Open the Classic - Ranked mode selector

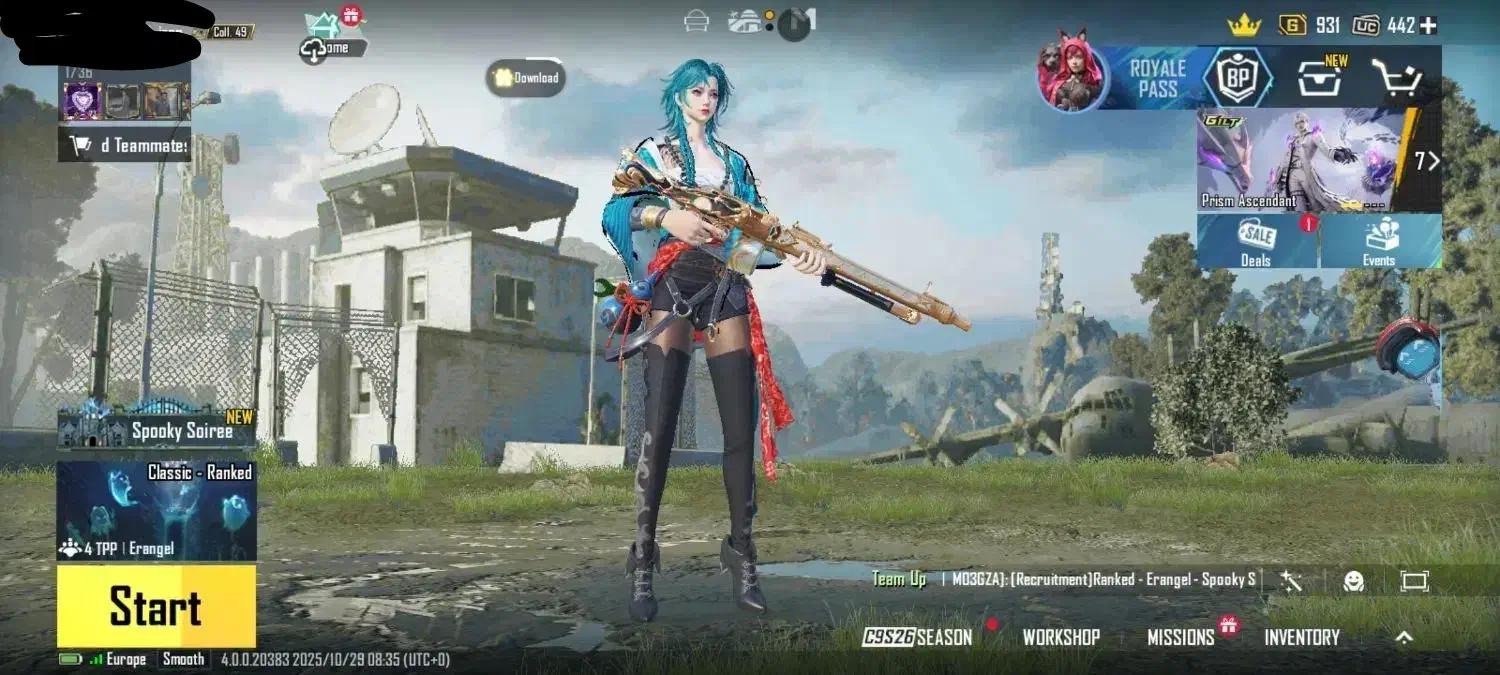[157, 510]
